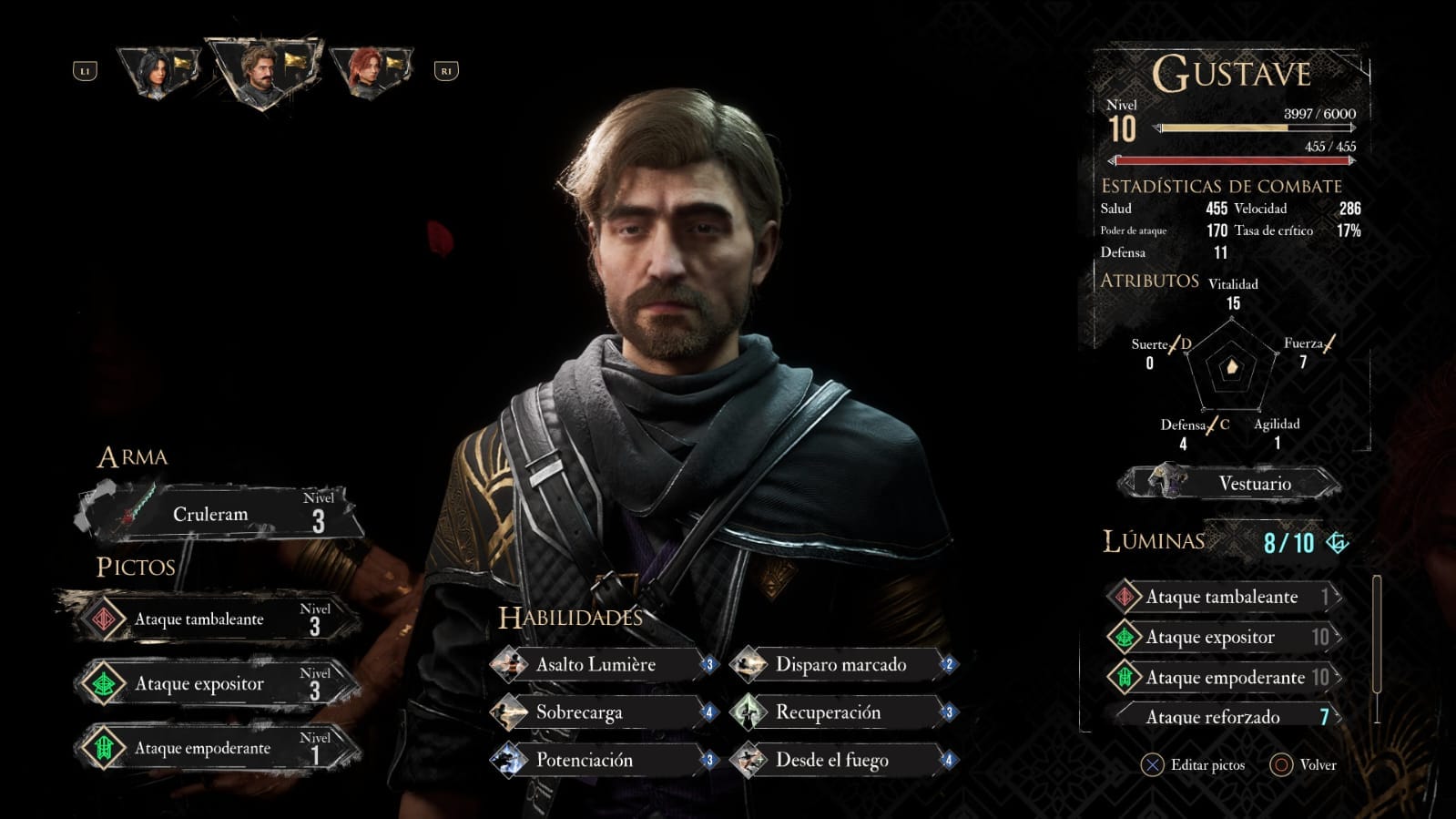
Task: Select the red-haired woman character portrait
Action: 368,72
